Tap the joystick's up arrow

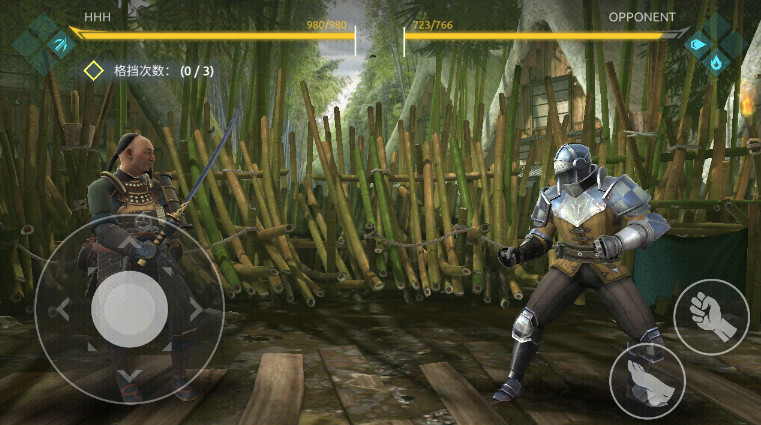pos(129,243)
